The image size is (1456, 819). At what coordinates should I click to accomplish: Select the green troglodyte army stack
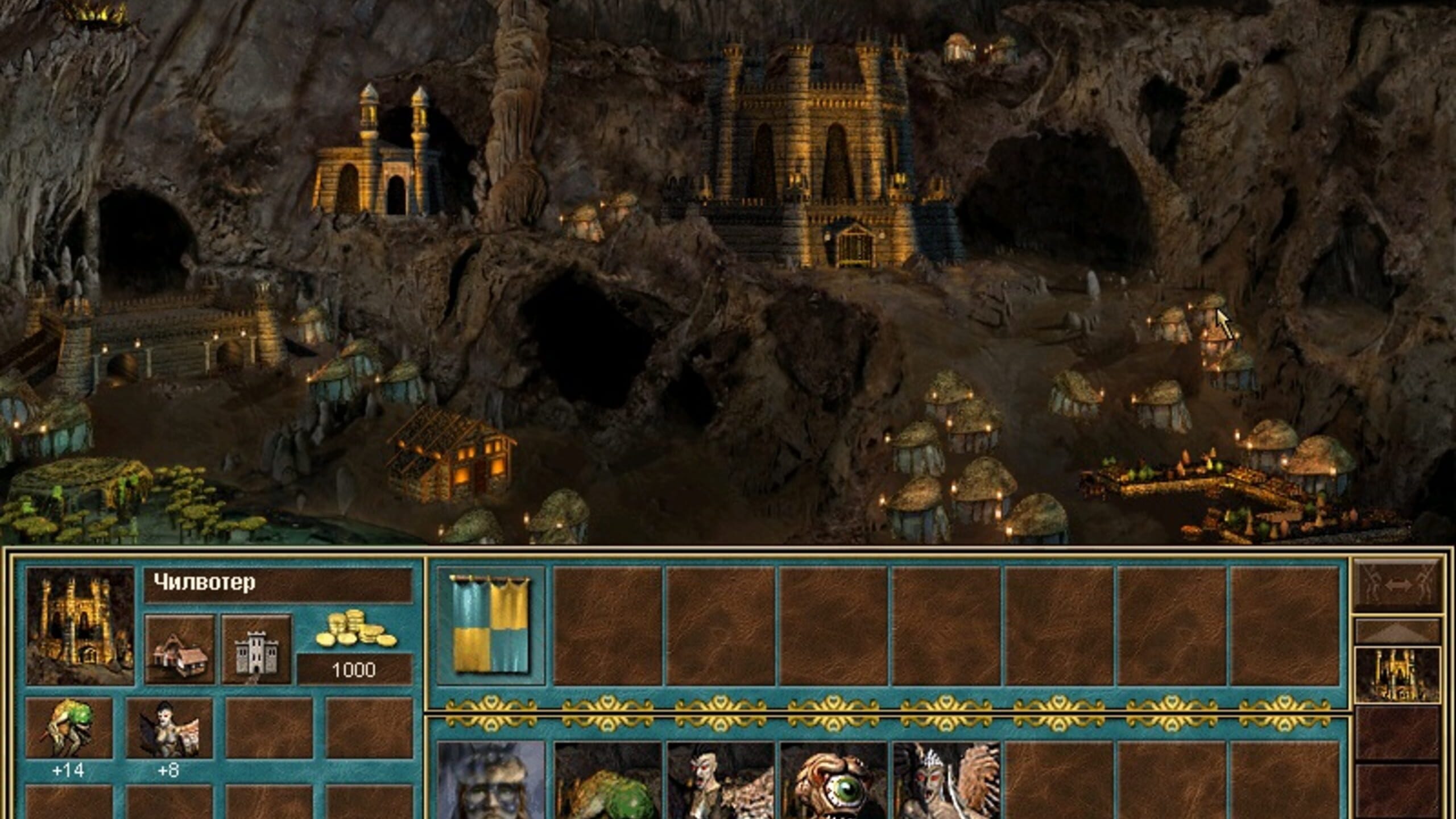pos(607,780)
